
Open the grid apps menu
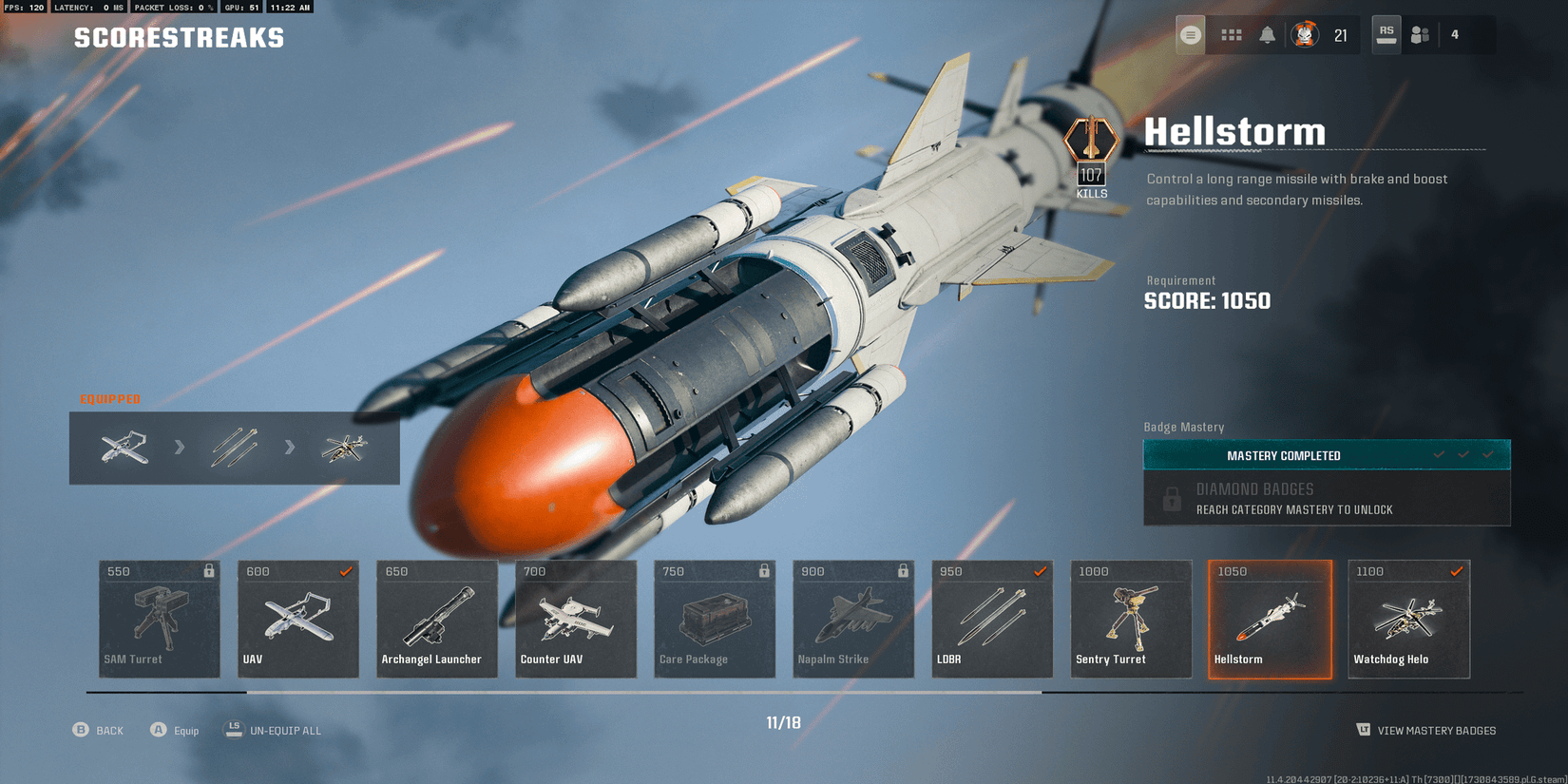pyautogui.click(x=1232, y=34)
